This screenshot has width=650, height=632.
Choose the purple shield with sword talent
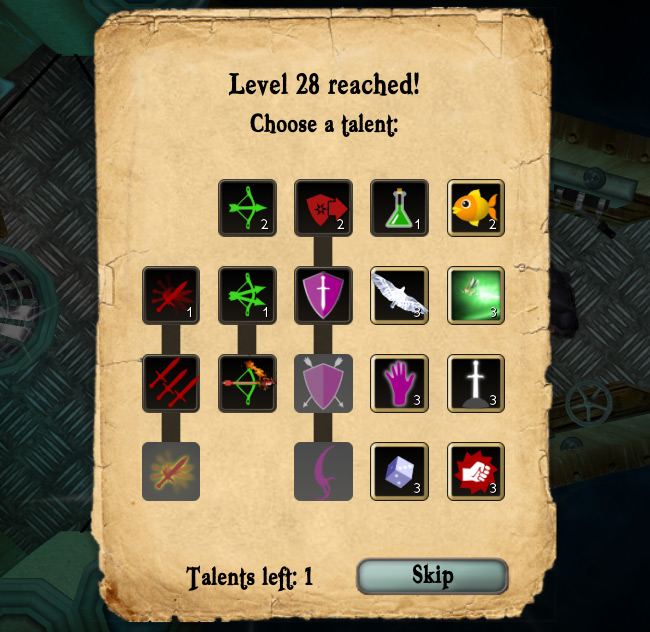pyautogui.click(x=324, y=296)
